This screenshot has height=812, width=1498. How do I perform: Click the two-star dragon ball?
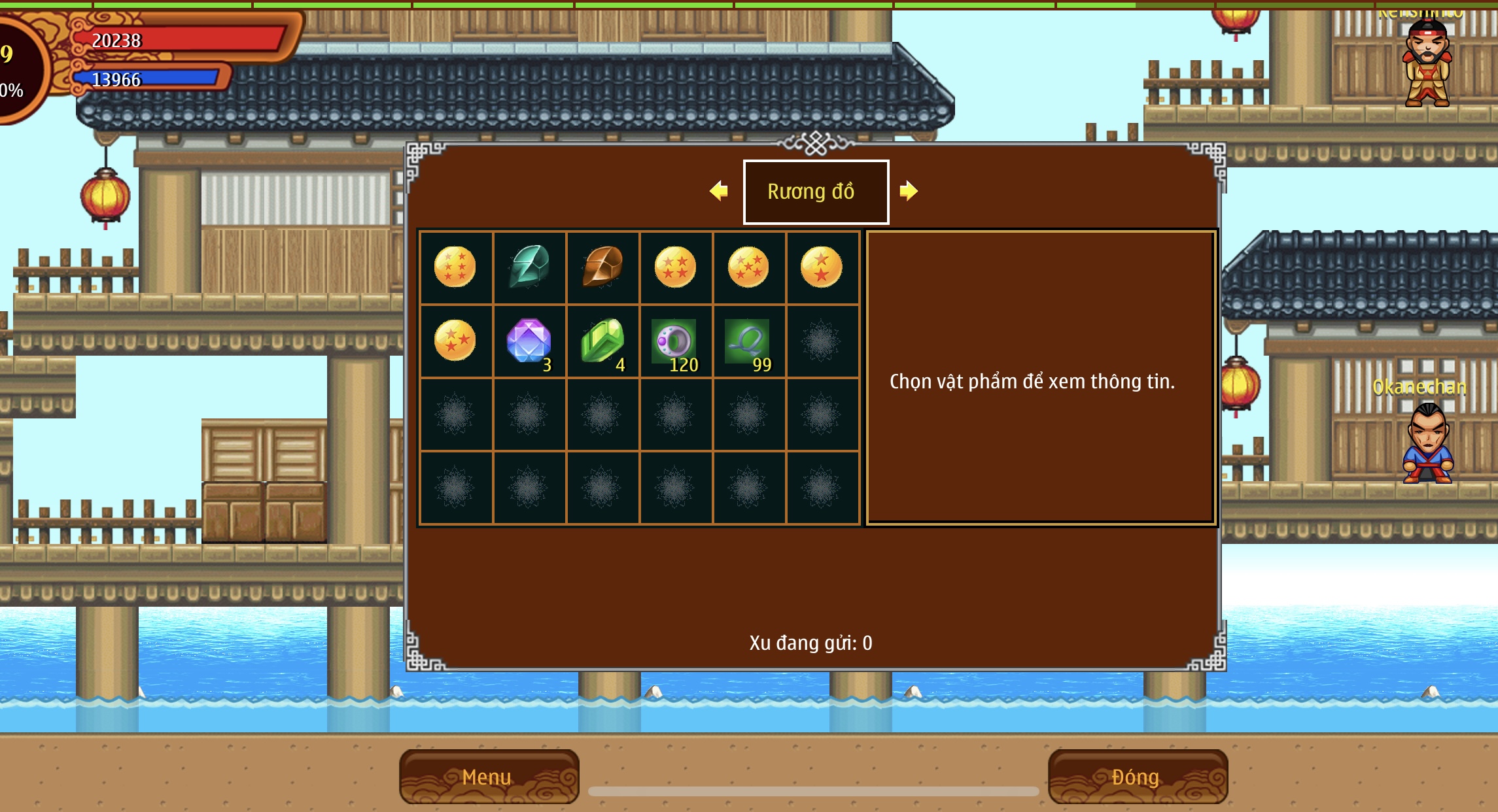[x=822, y=267]
